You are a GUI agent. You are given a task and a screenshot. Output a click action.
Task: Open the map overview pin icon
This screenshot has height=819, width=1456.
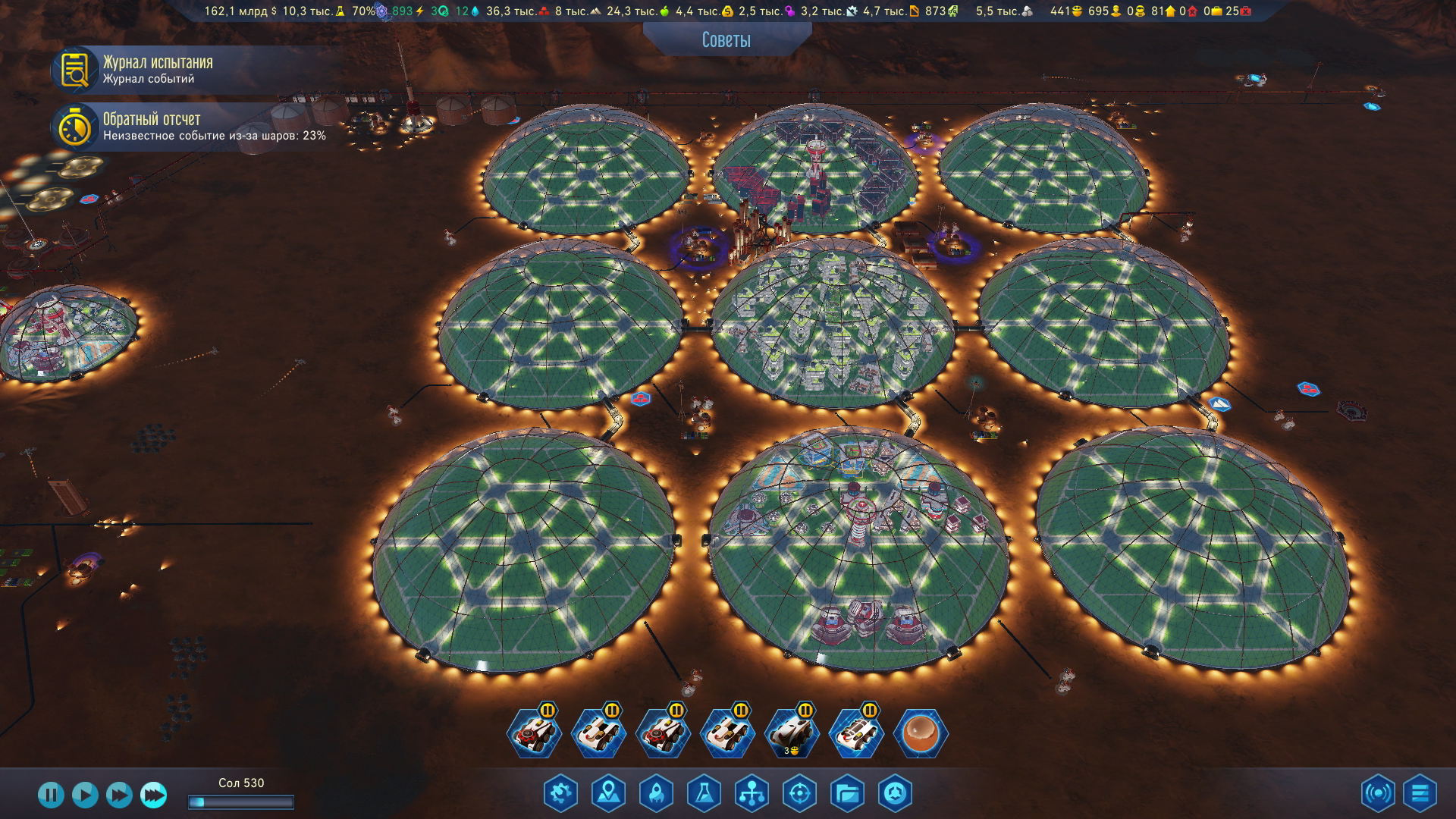point(608,794)
